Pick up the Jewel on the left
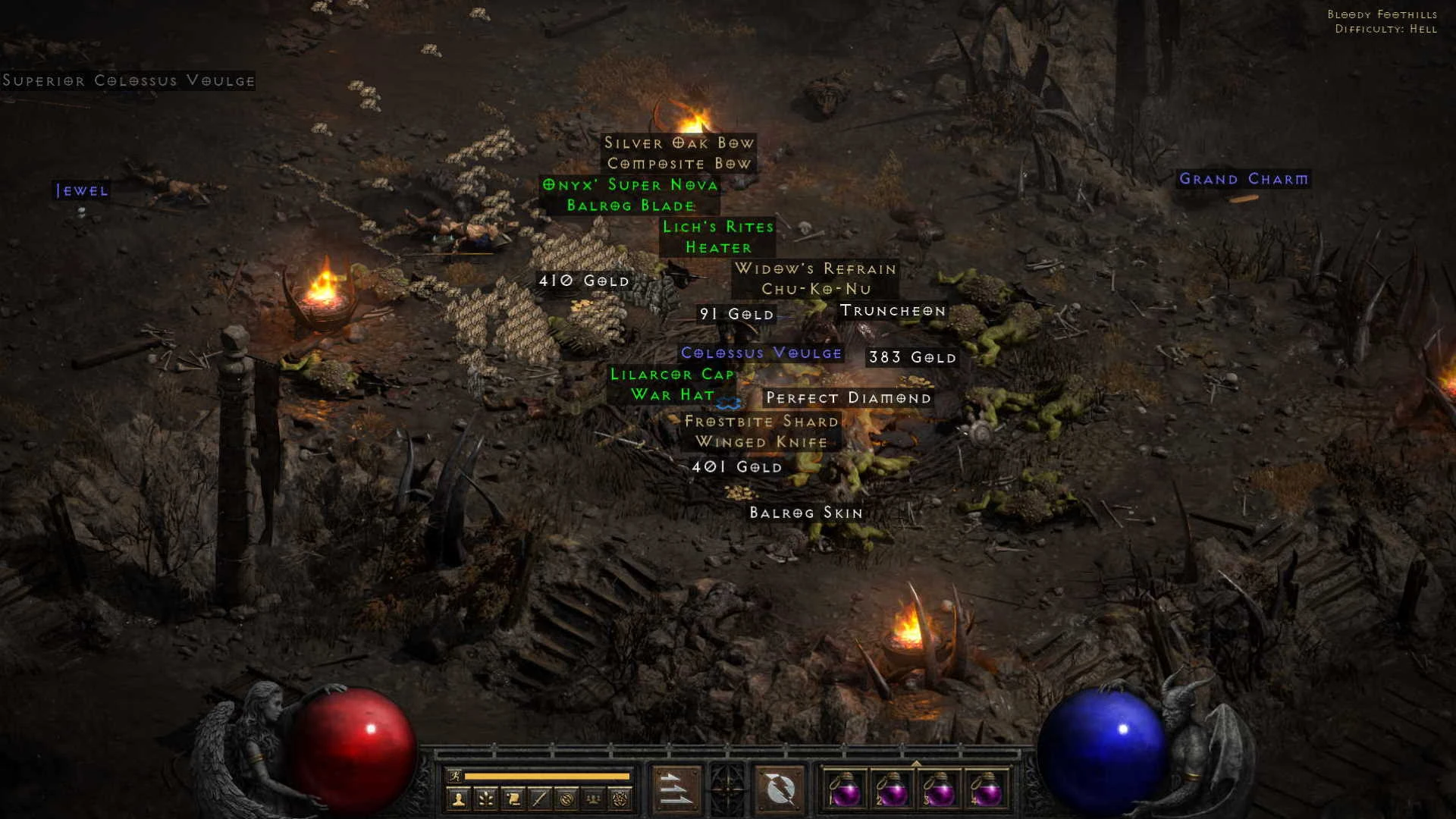 pos(80,191)
